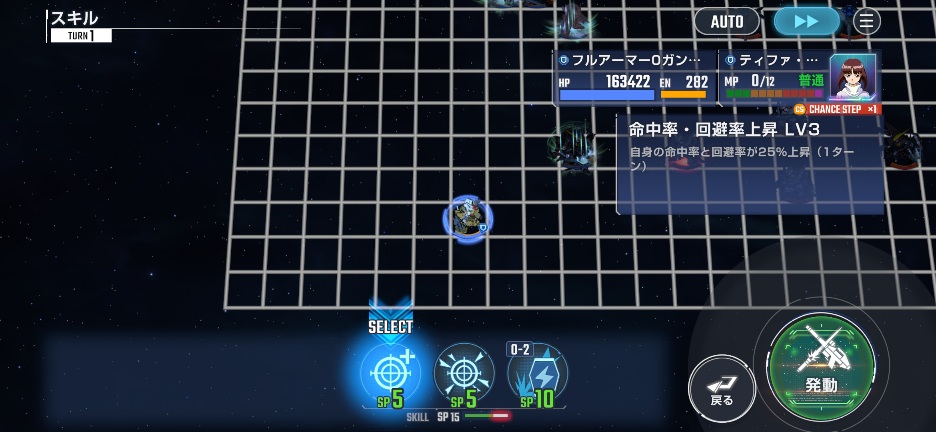Open the hamburger menu
936x432 pixels.
pyautogui.click(x=866, y=21)
